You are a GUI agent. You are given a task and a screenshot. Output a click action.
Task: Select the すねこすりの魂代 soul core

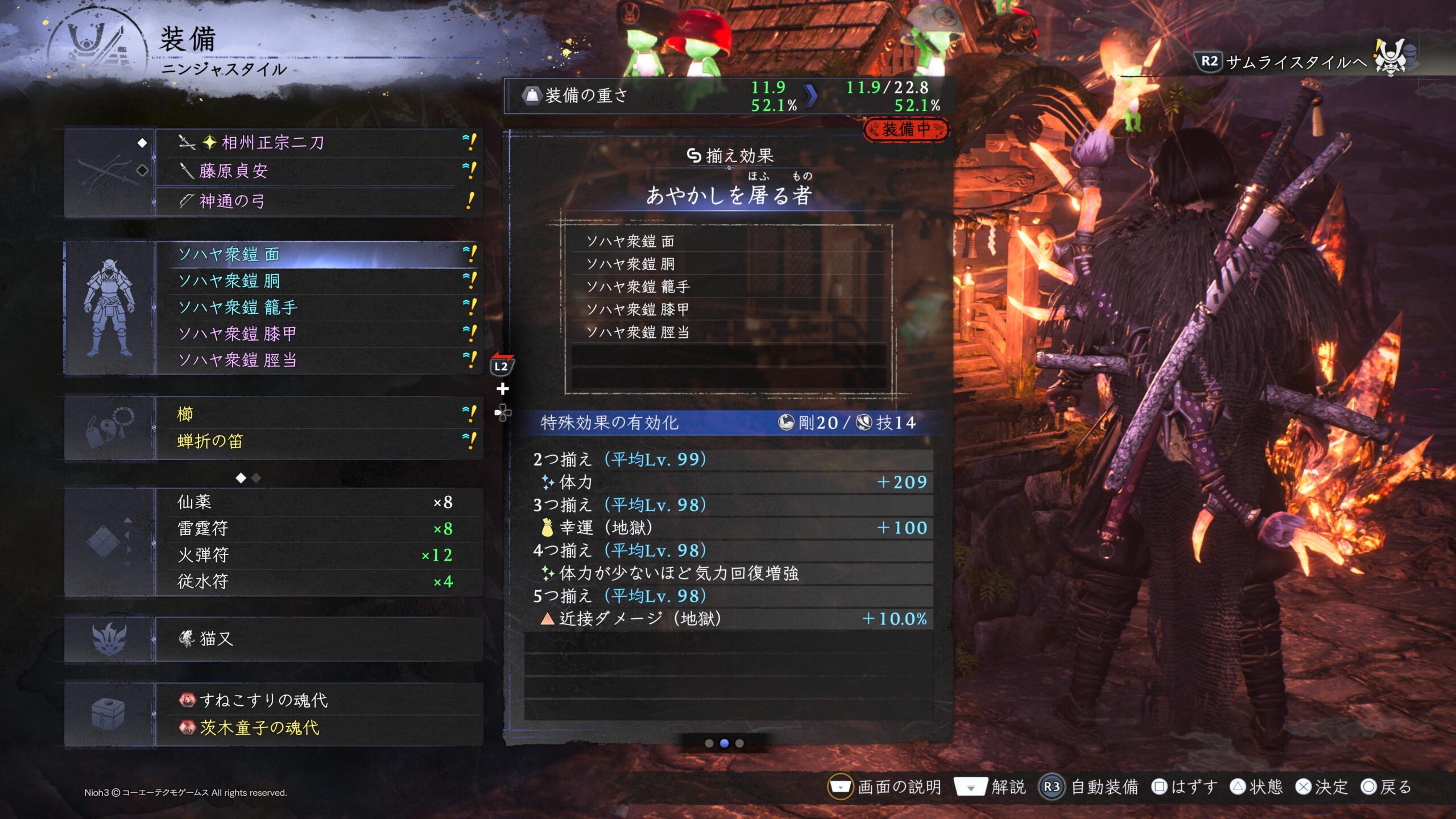click(318, 700)
